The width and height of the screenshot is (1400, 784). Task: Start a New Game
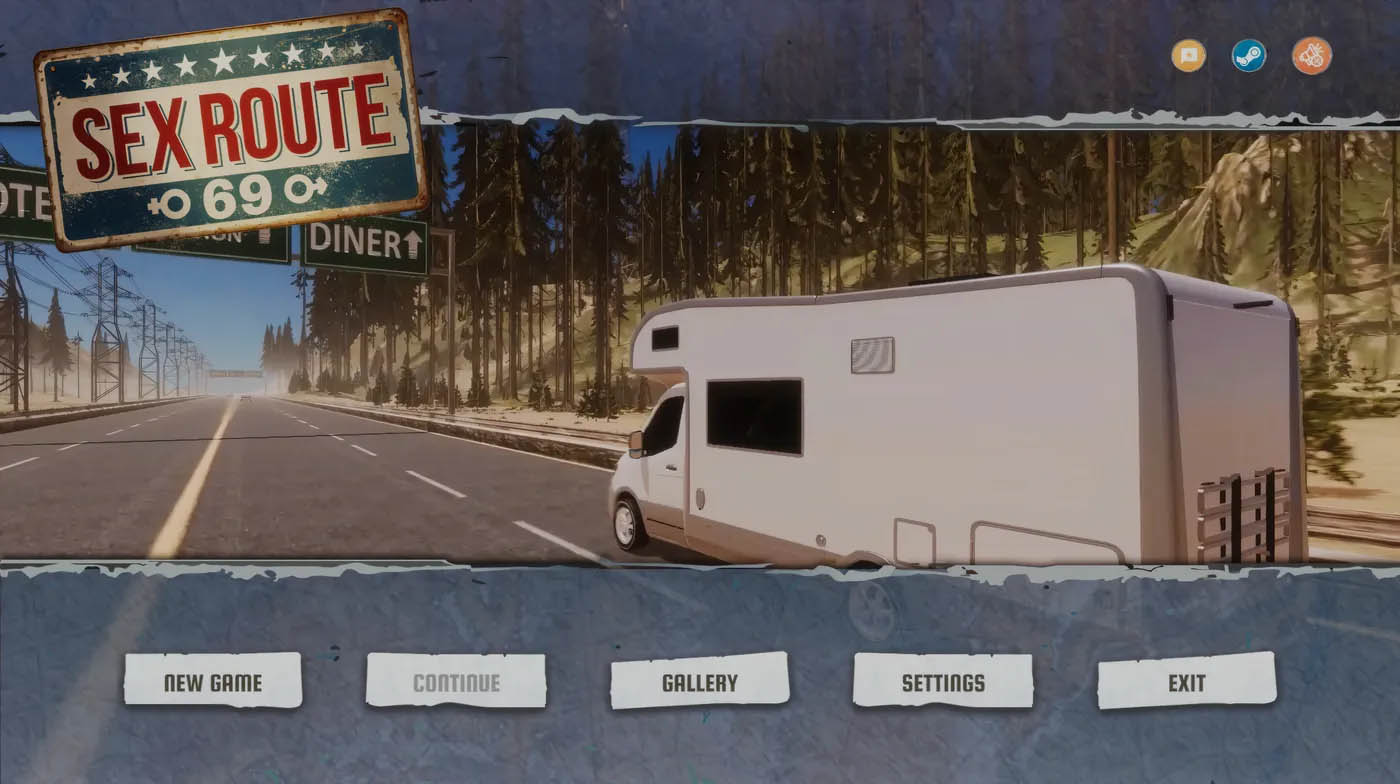(x=212, y=682)
